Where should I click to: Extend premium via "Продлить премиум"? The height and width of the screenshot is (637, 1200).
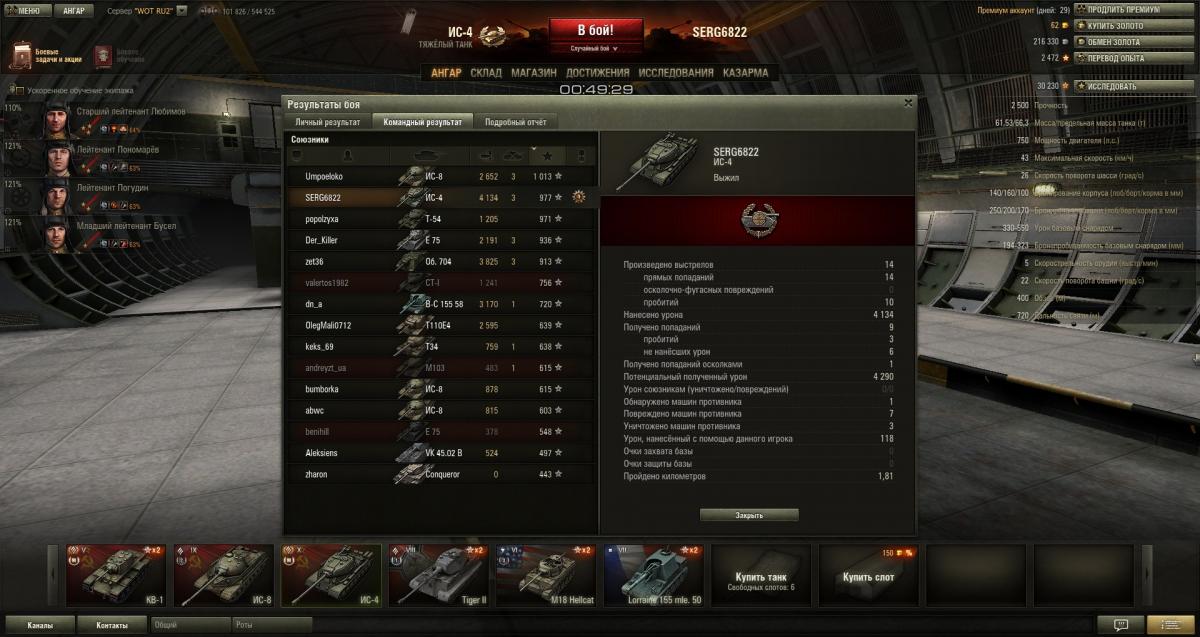tap(1117, 10)
